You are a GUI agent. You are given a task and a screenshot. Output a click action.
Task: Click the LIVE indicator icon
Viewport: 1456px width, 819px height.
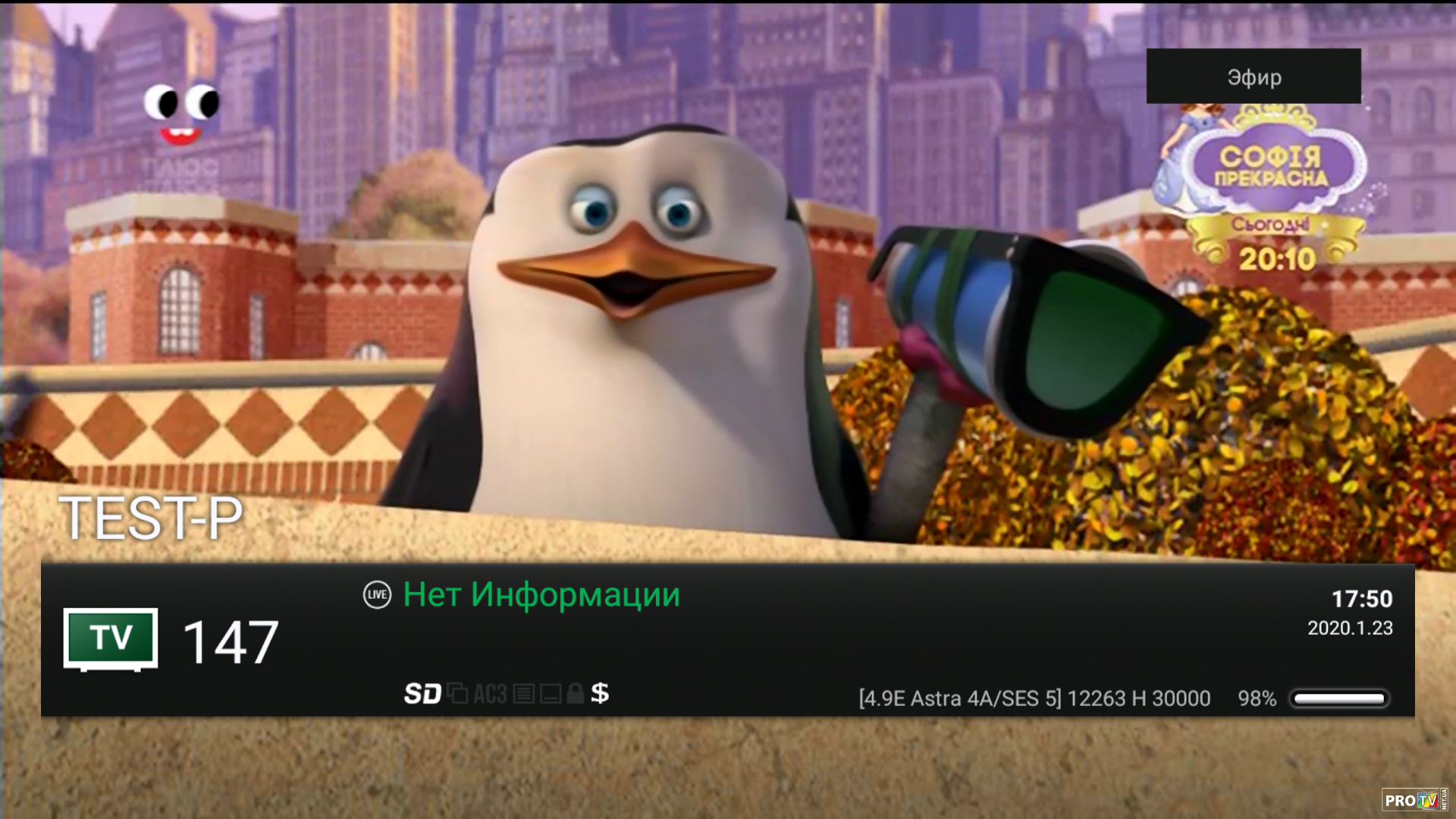(x=377, y=595)
